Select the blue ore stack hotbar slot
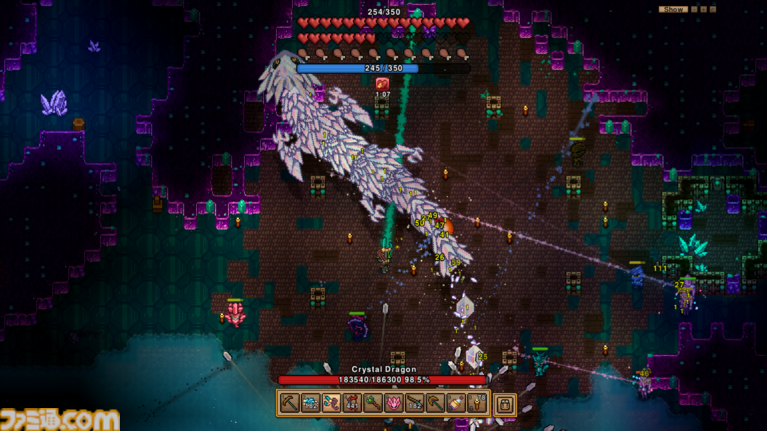 click(310, 404)
